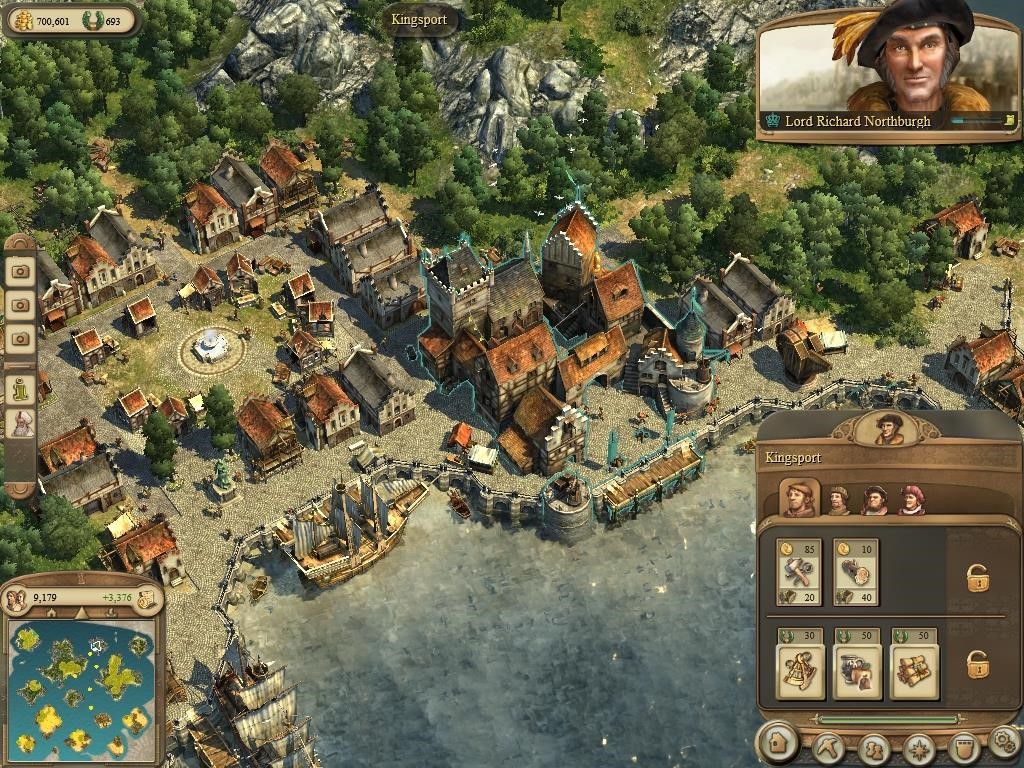The image size is (1024, 768).
Task: Click the bearded advisor portrait button
Action: click(20, 423)
